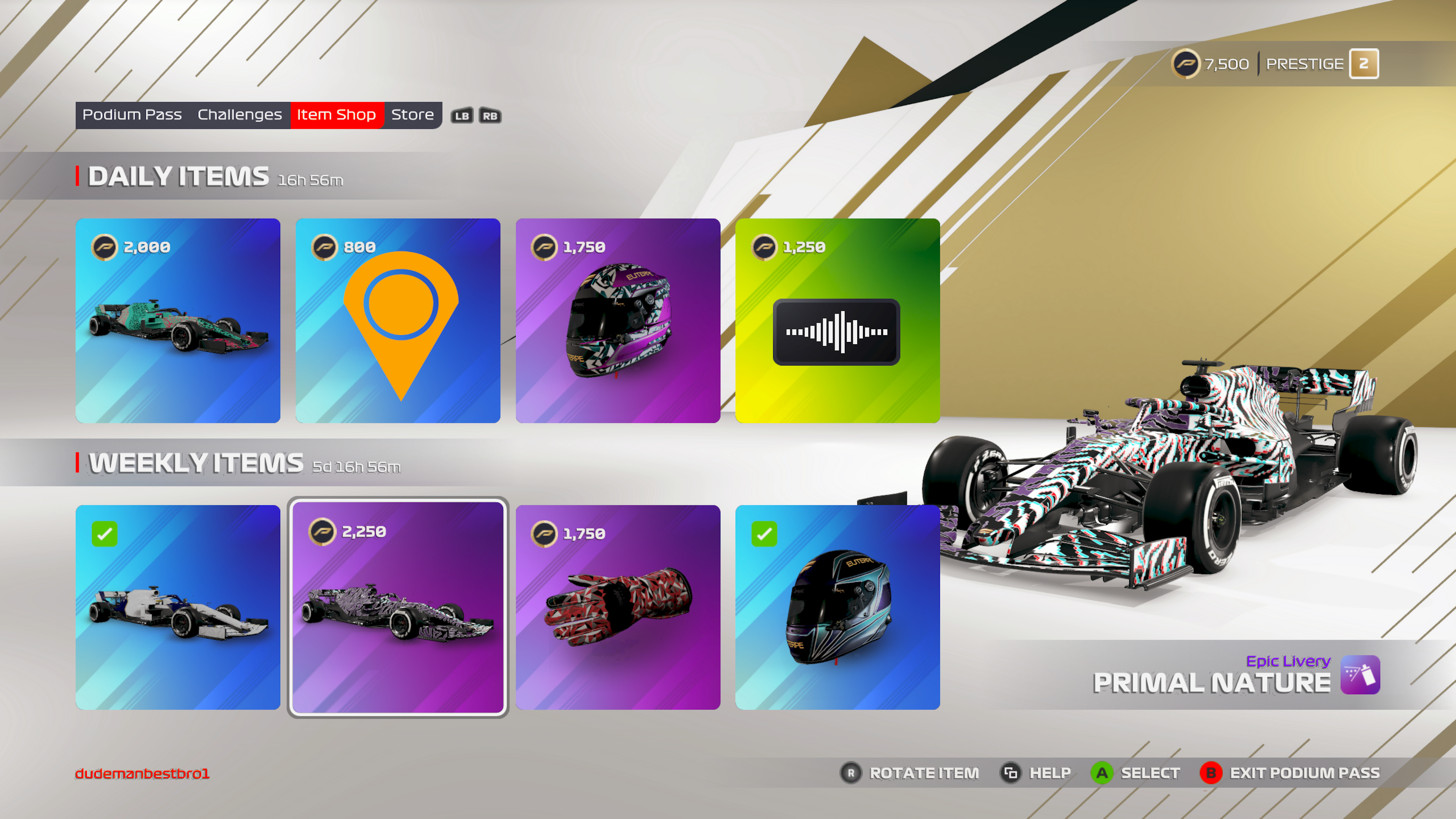Click the Rotate Item option
Viewport: 1456px width, 819px height.
(x=910, y=773)
